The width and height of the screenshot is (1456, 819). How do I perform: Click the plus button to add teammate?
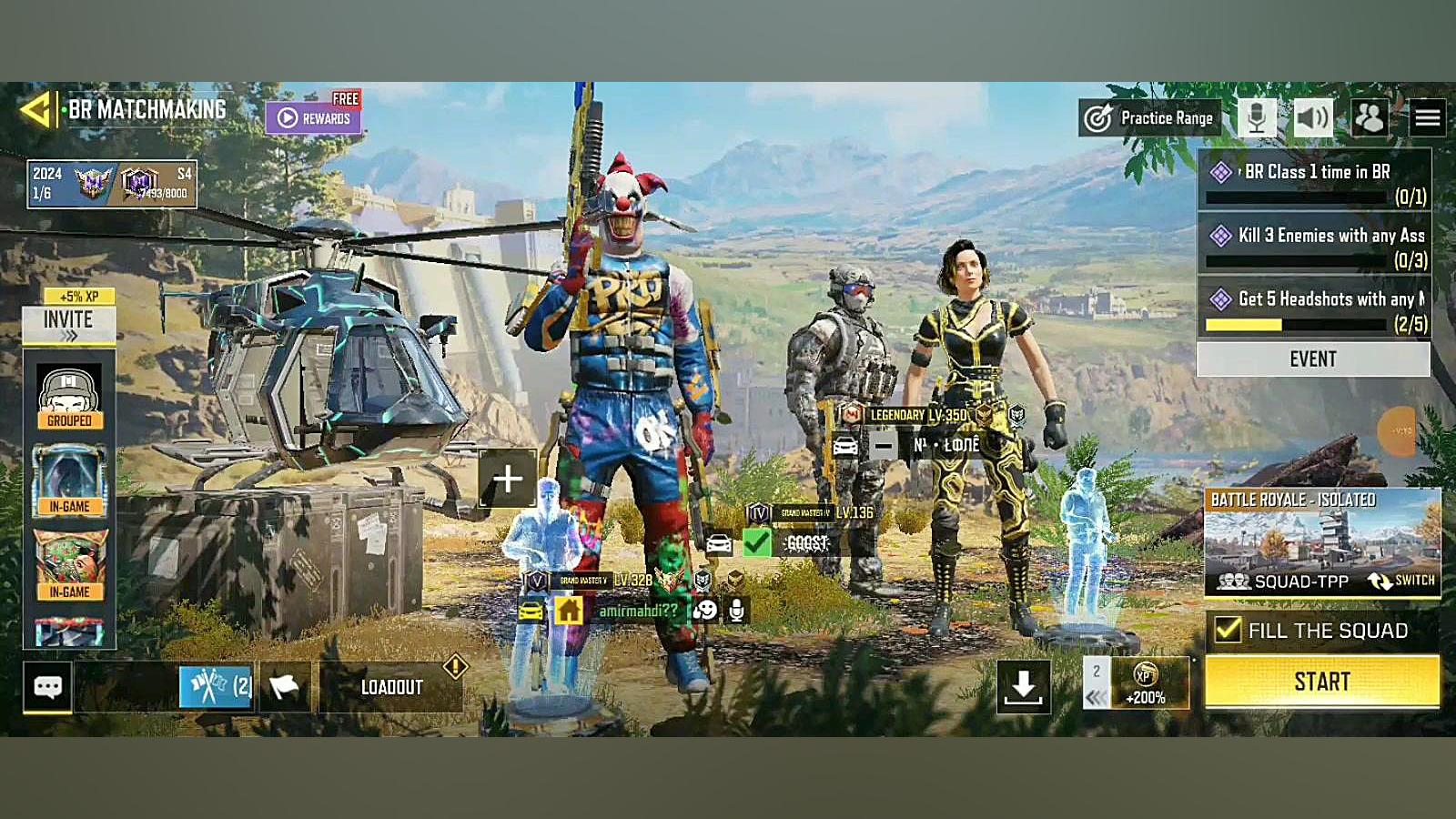tap(507, 479)
